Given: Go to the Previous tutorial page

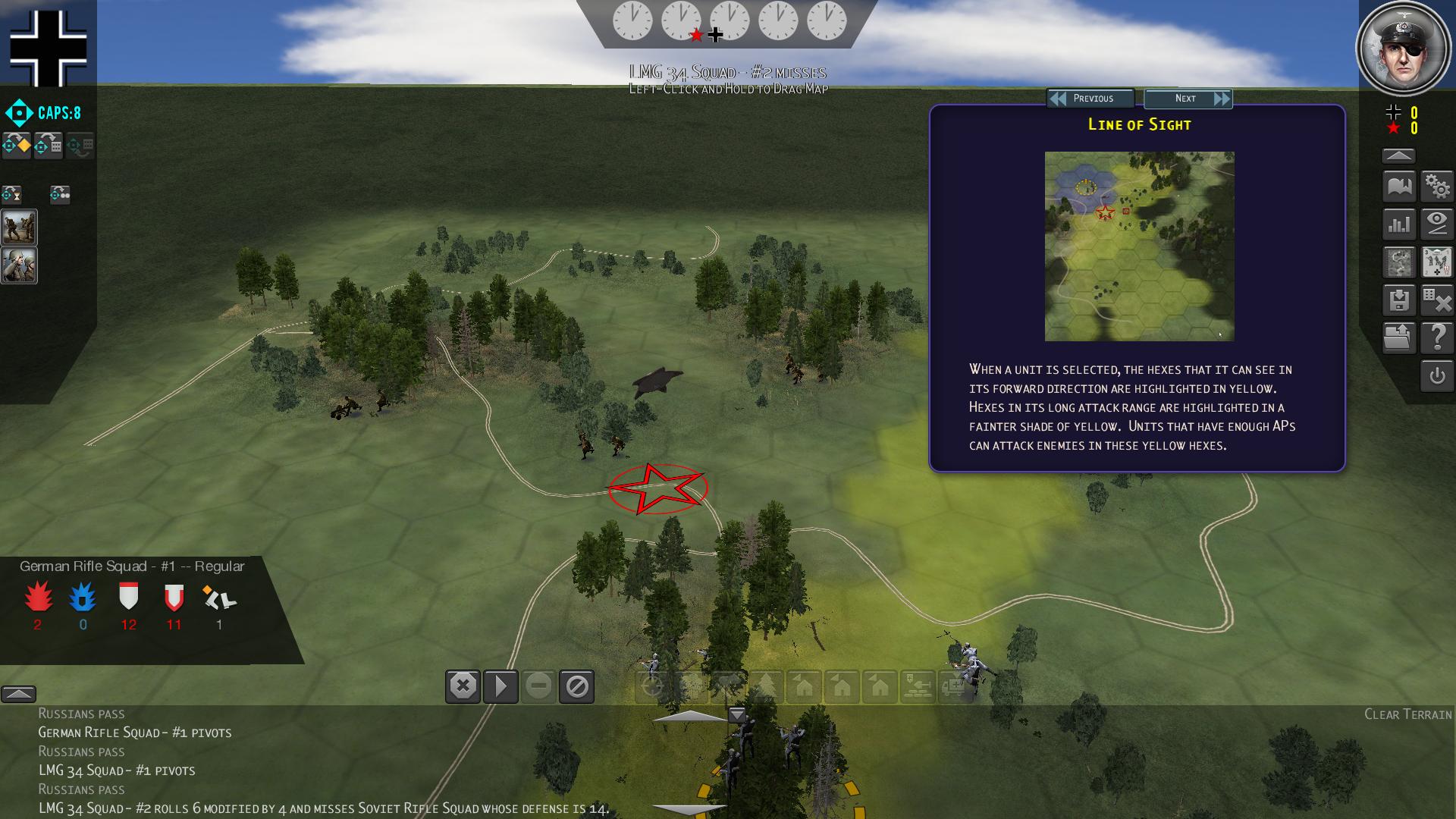Looking at the screenshot, I should point(1090,99).
